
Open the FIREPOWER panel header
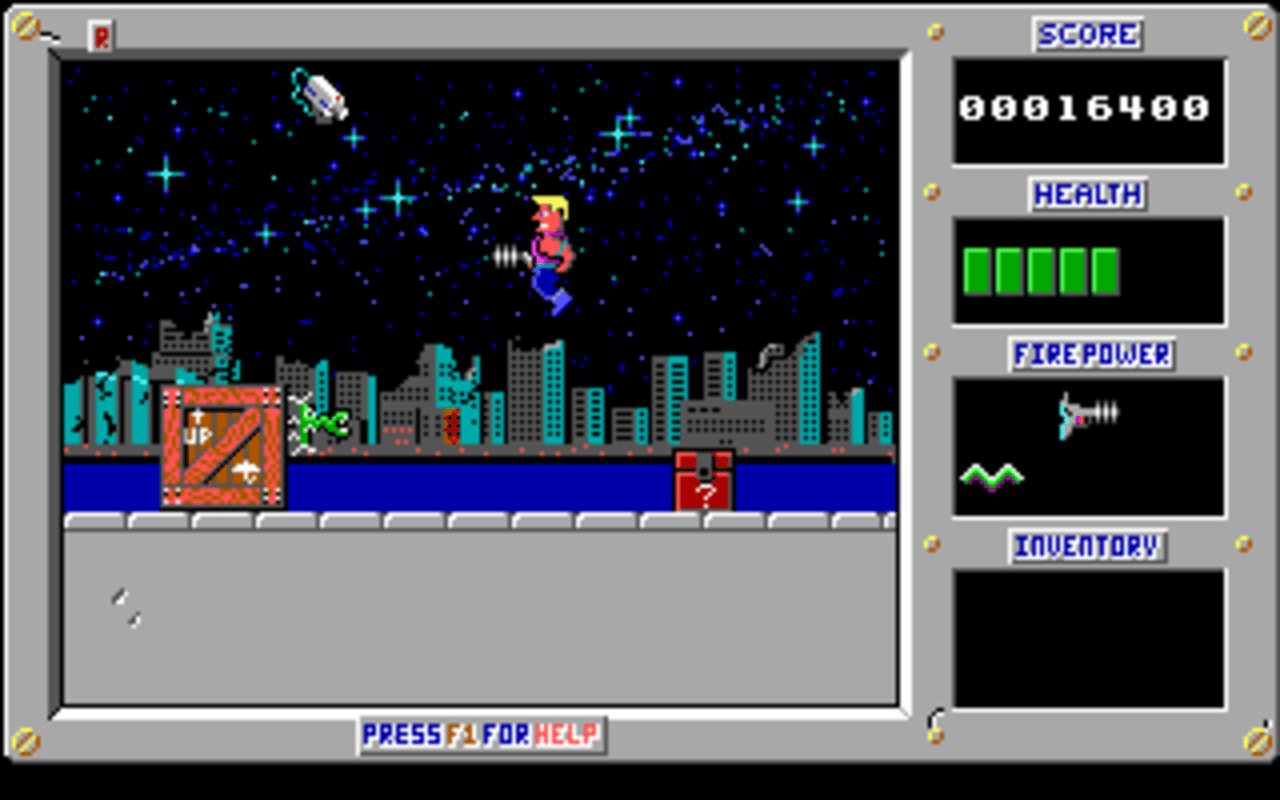click(x=1090, y=353)
